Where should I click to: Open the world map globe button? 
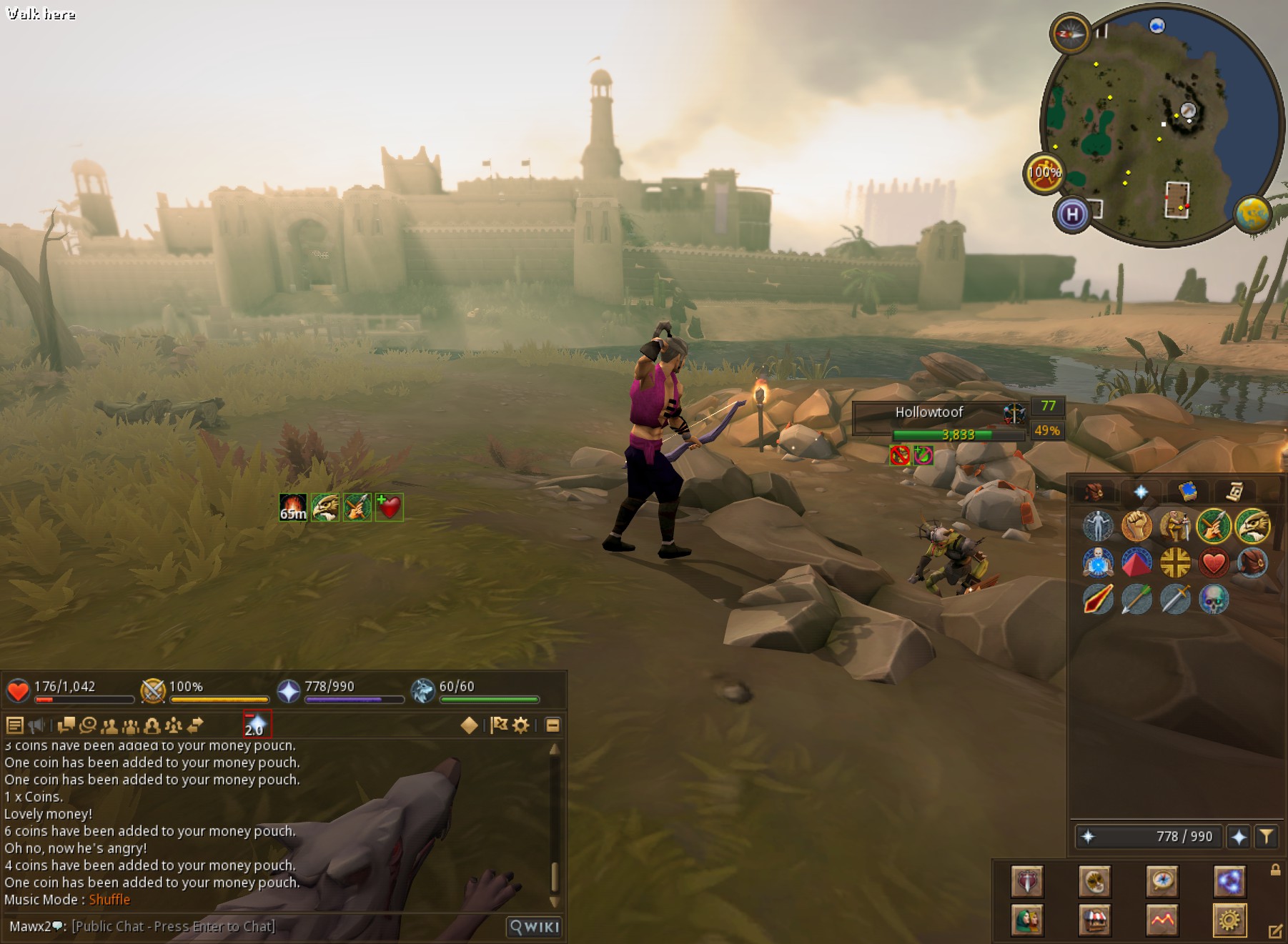tap(1253, 214)
